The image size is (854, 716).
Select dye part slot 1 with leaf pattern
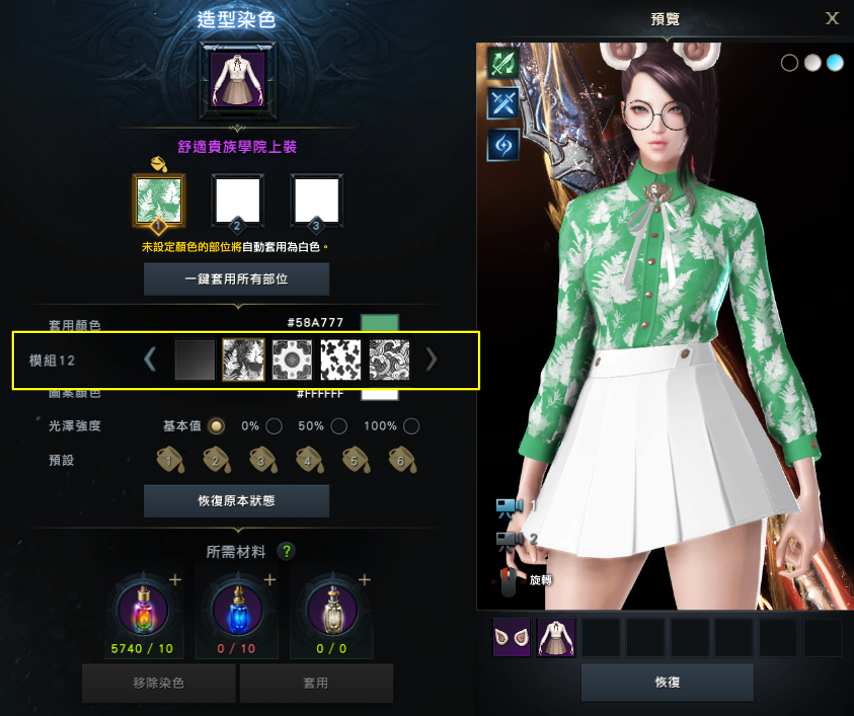[158, 201]
